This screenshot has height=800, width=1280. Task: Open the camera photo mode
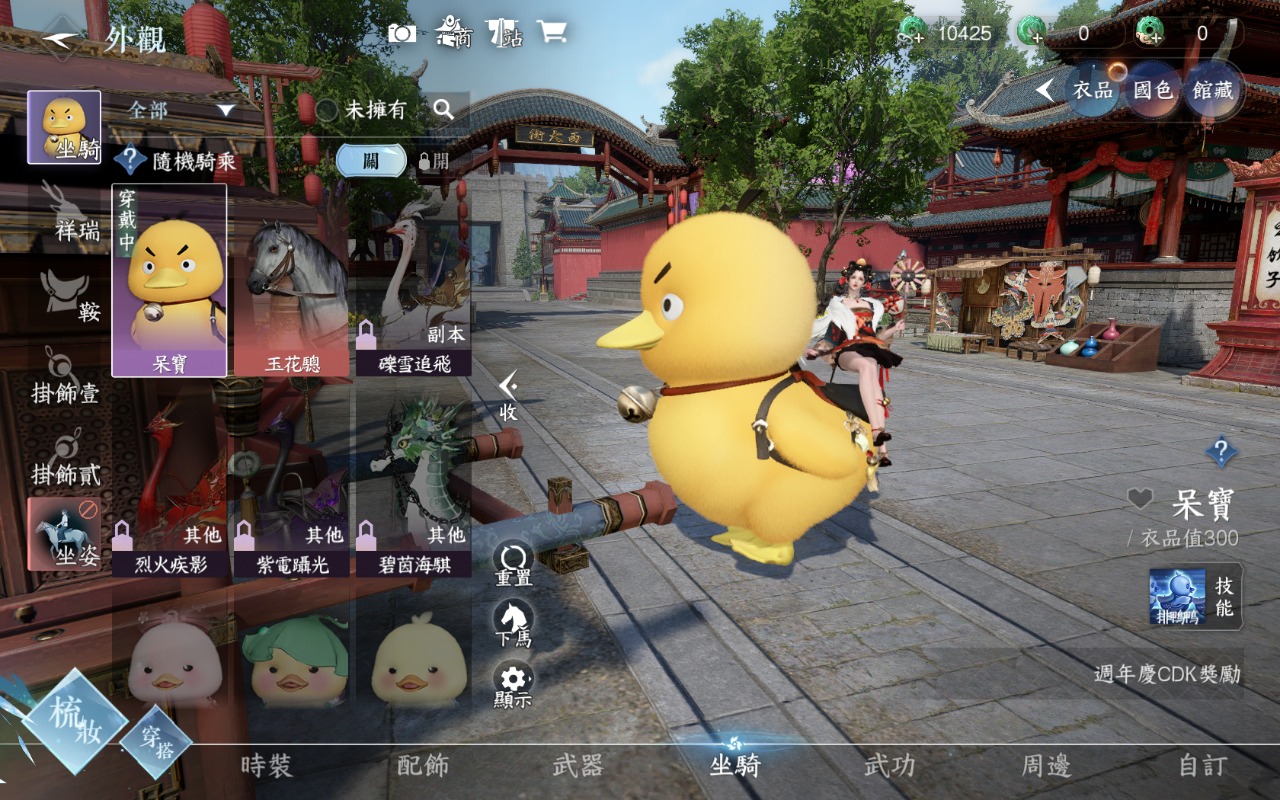[x=402, y=33]
